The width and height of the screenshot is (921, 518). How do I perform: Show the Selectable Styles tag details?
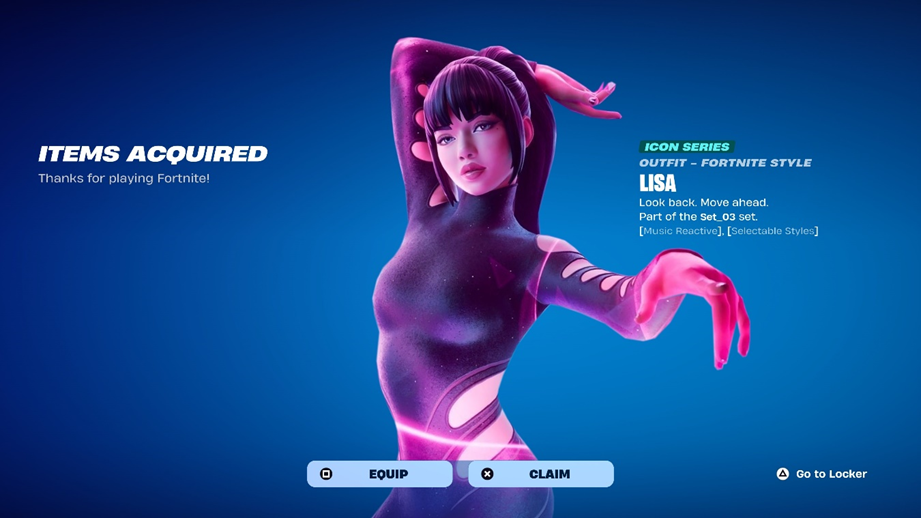coord(772,231)
